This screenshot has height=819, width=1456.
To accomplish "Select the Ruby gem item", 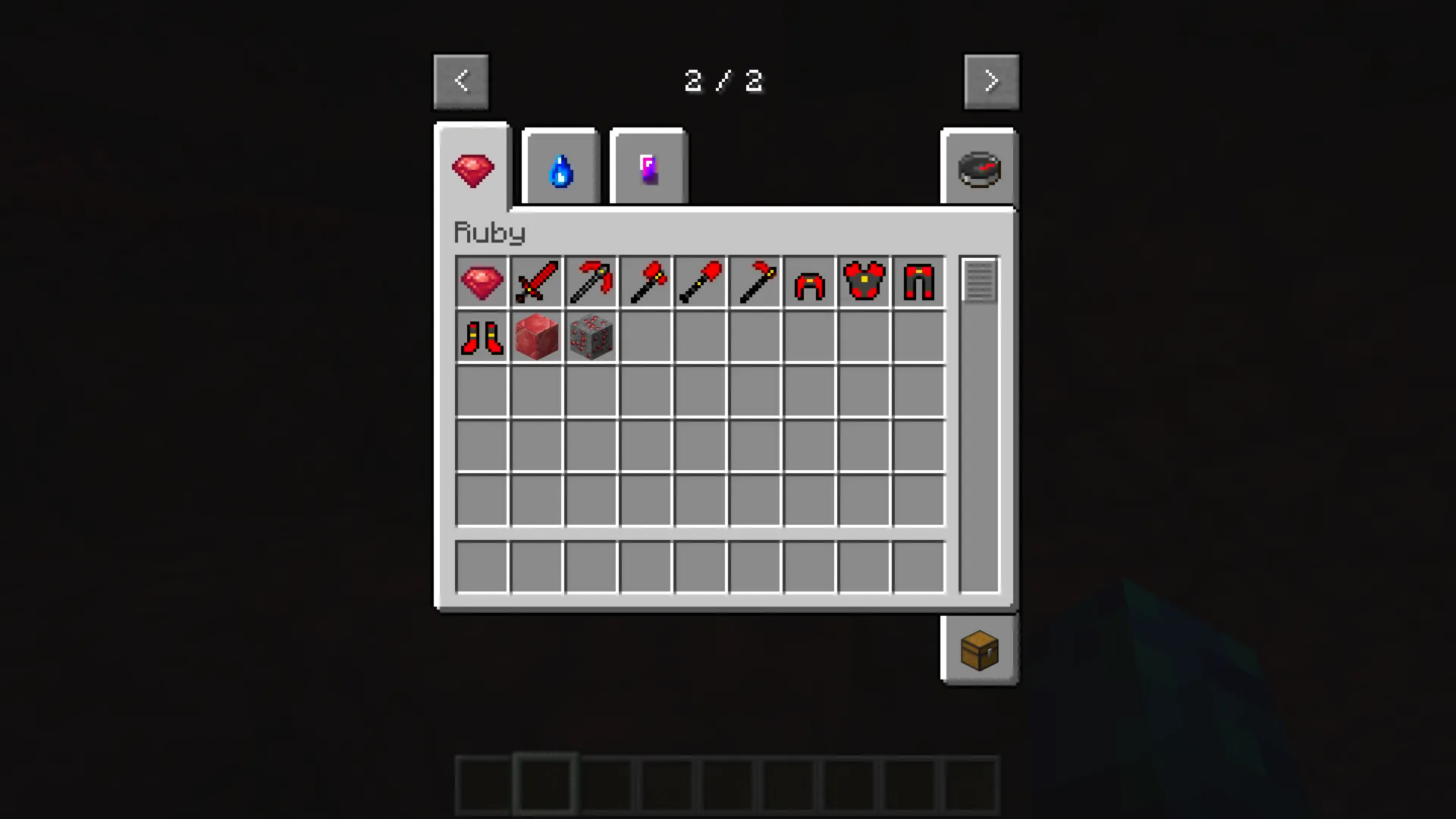I will (482, 281).
